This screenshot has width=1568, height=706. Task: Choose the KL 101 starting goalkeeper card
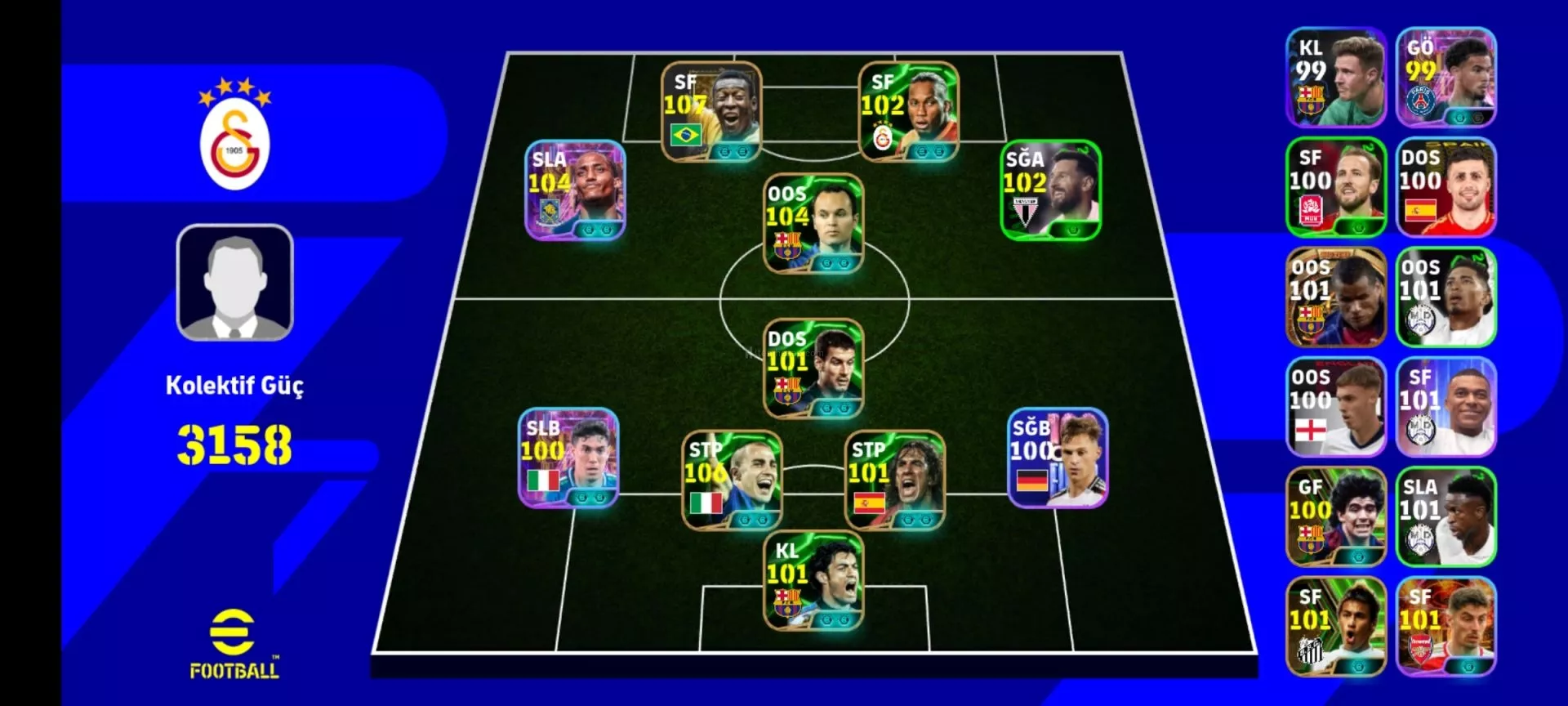(x=813, y=581)
